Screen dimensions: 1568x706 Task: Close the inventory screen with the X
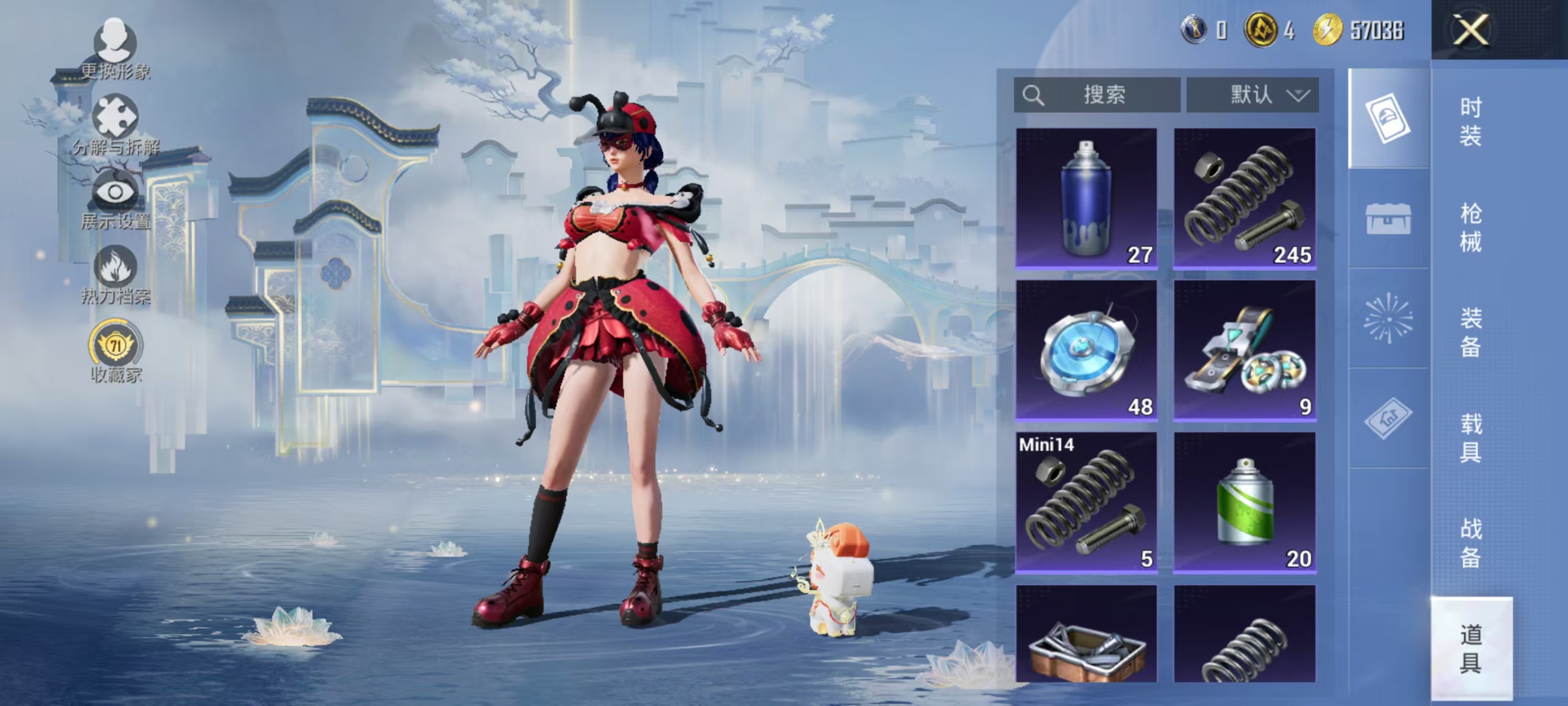tap(1470, 30)
